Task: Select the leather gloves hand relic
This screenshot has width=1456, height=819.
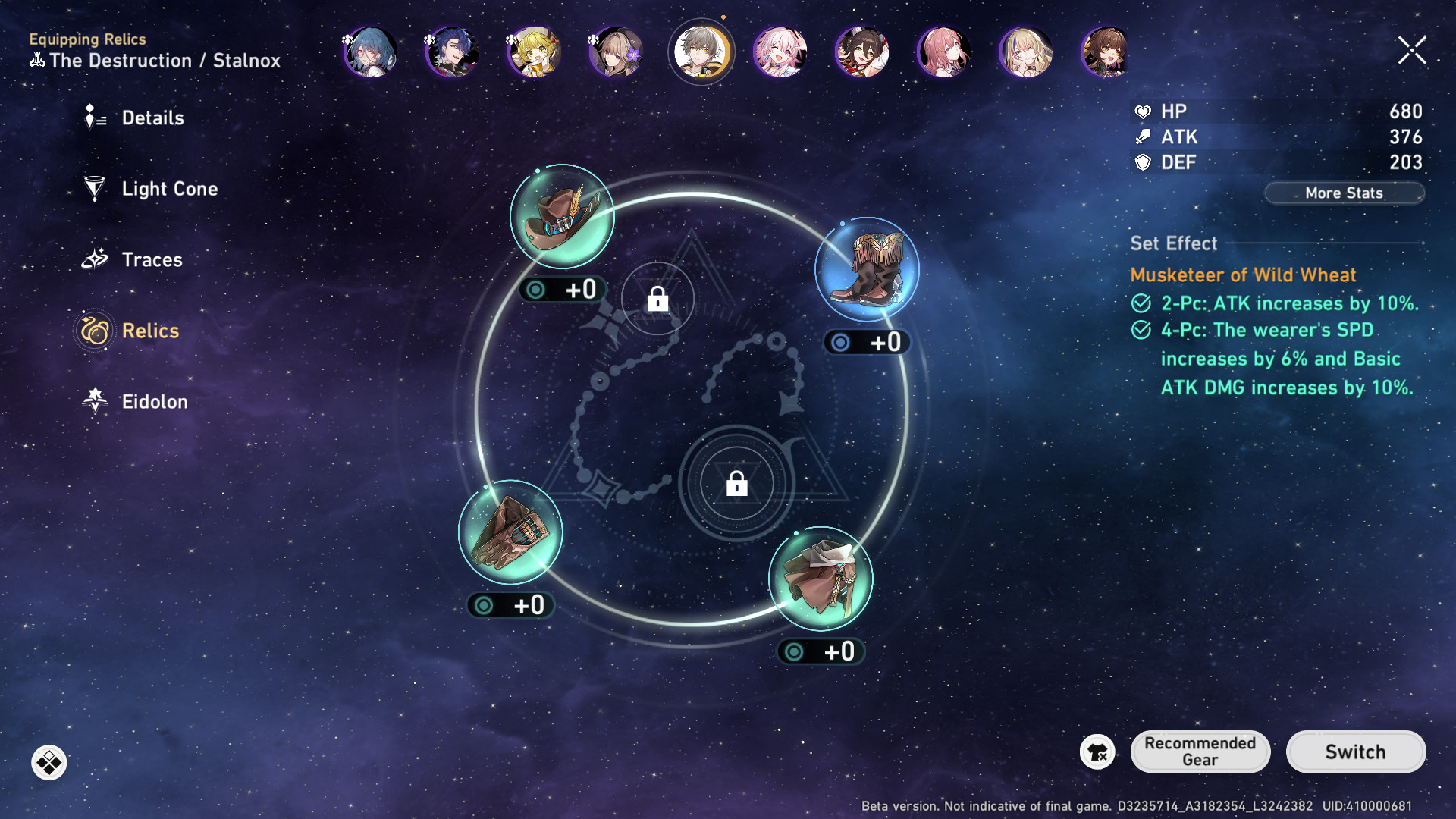Action: pos(510,532)
